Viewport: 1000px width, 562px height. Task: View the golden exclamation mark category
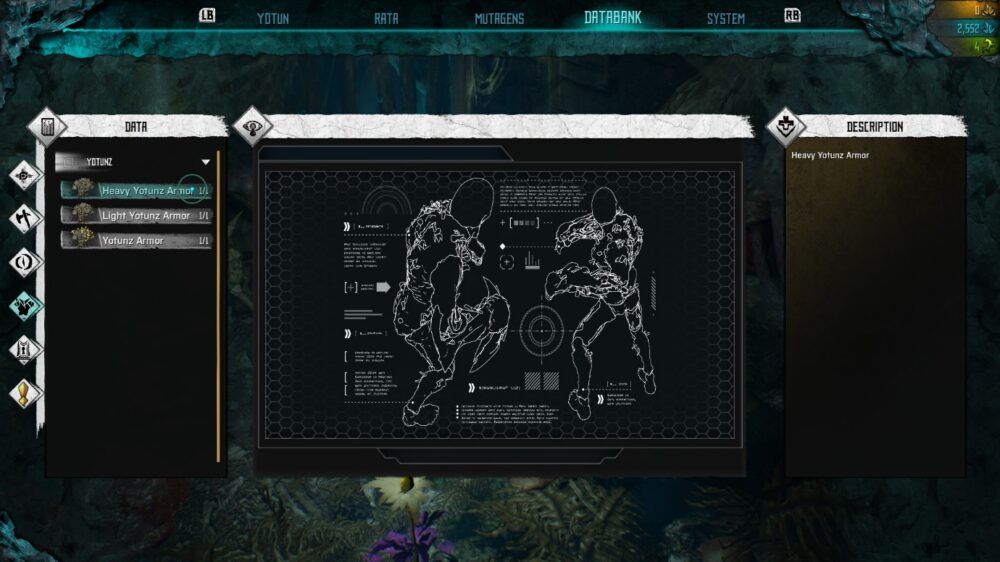[x=25, y=393]
